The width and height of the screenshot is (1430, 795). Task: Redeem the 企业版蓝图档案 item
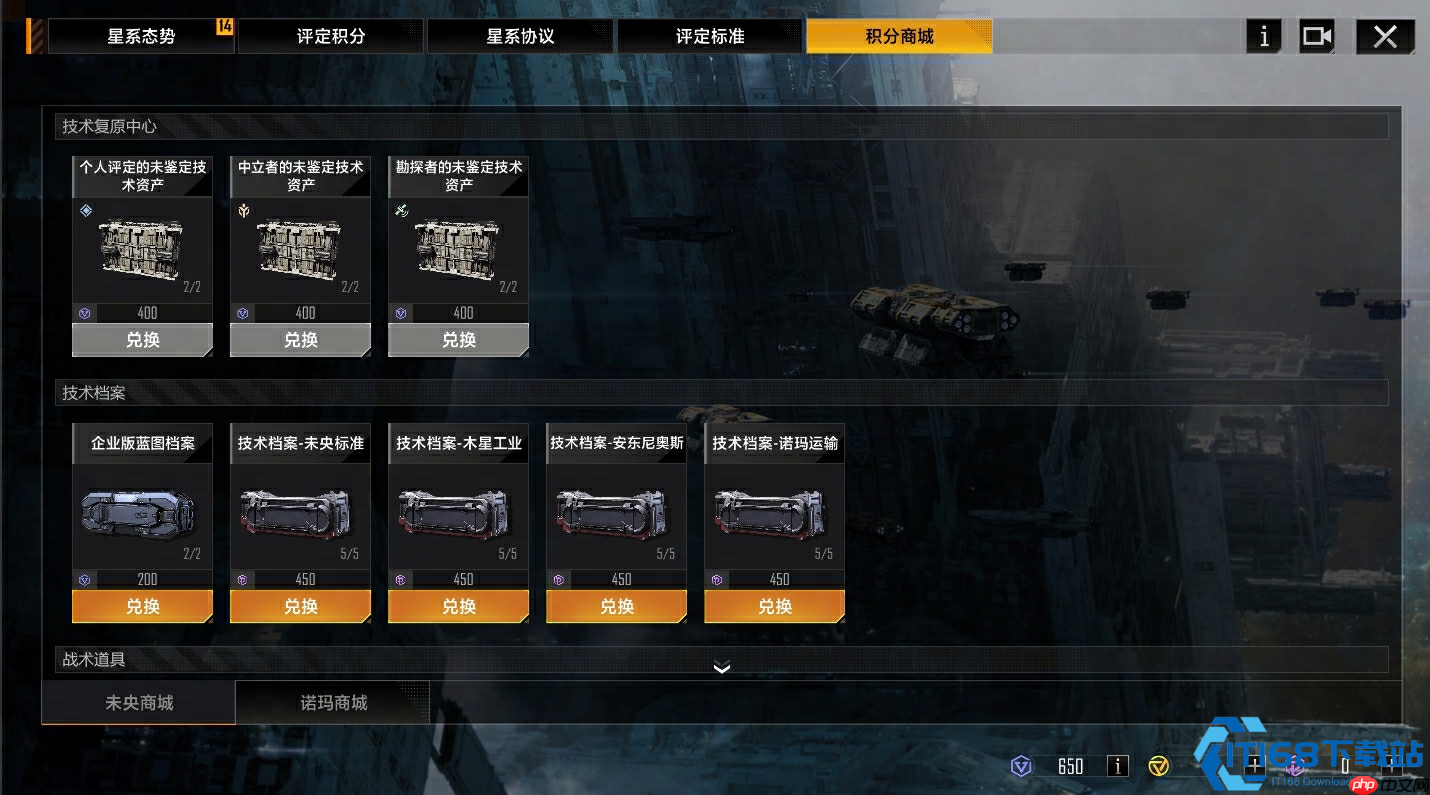point(142,606)
